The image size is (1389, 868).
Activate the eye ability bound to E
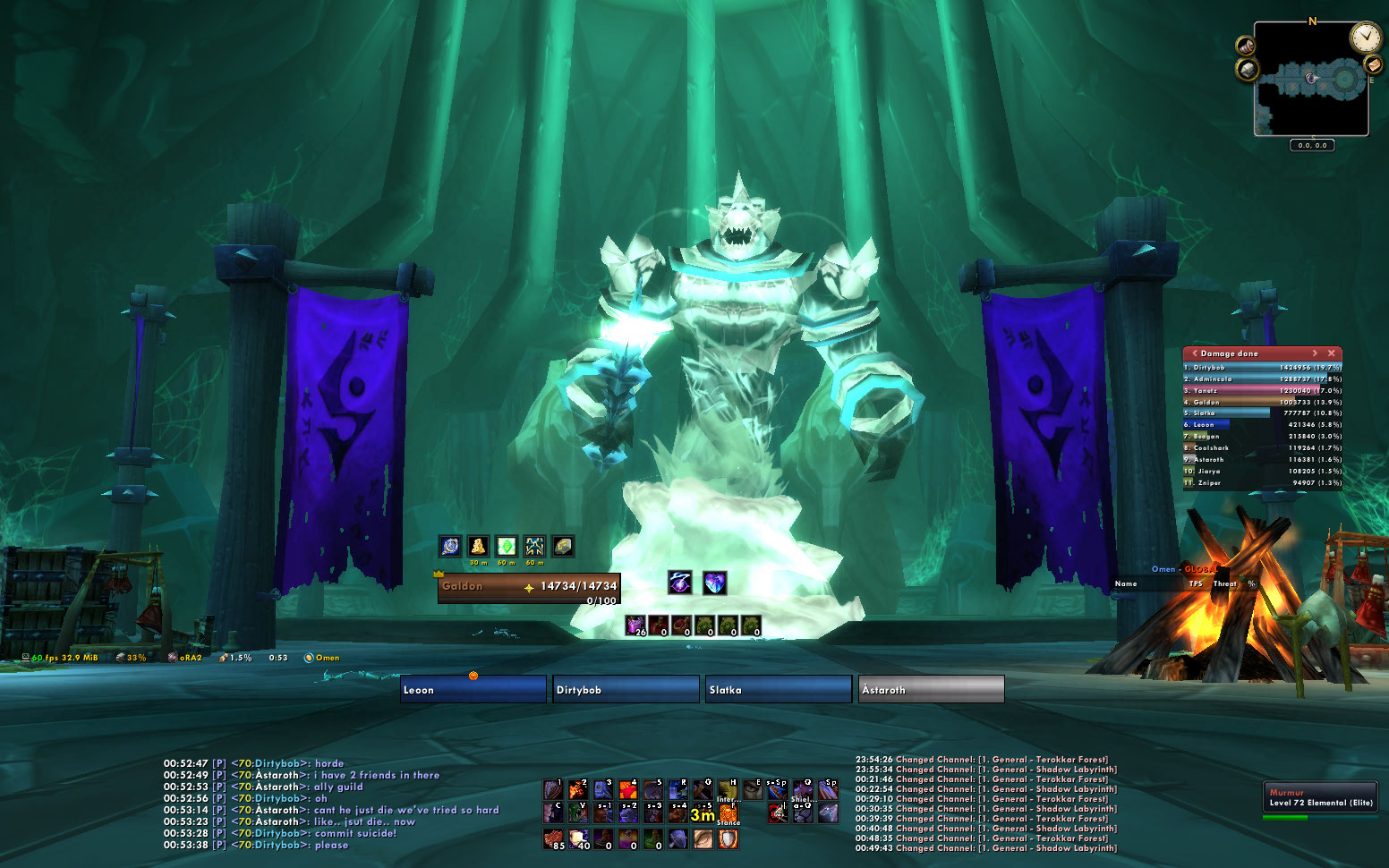click(x=754, y=789)
